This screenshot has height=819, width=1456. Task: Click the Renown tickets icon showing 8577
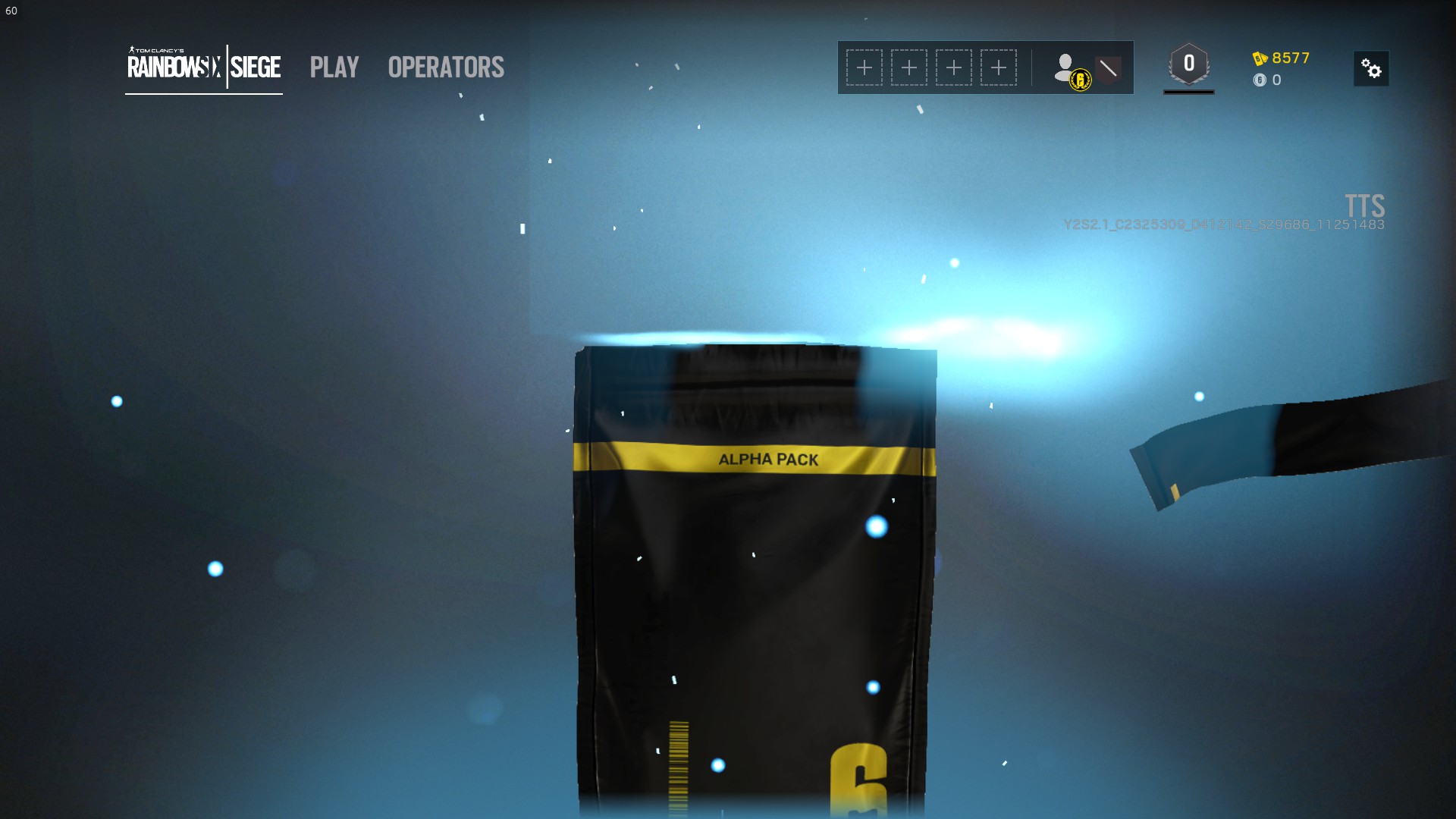1260,57
